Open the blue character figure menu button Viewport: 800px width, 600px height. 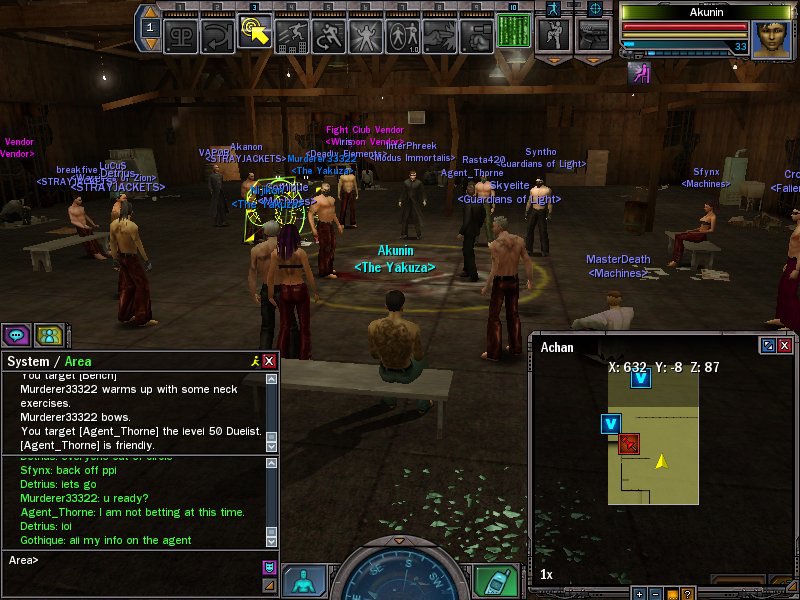pos(303,581)
